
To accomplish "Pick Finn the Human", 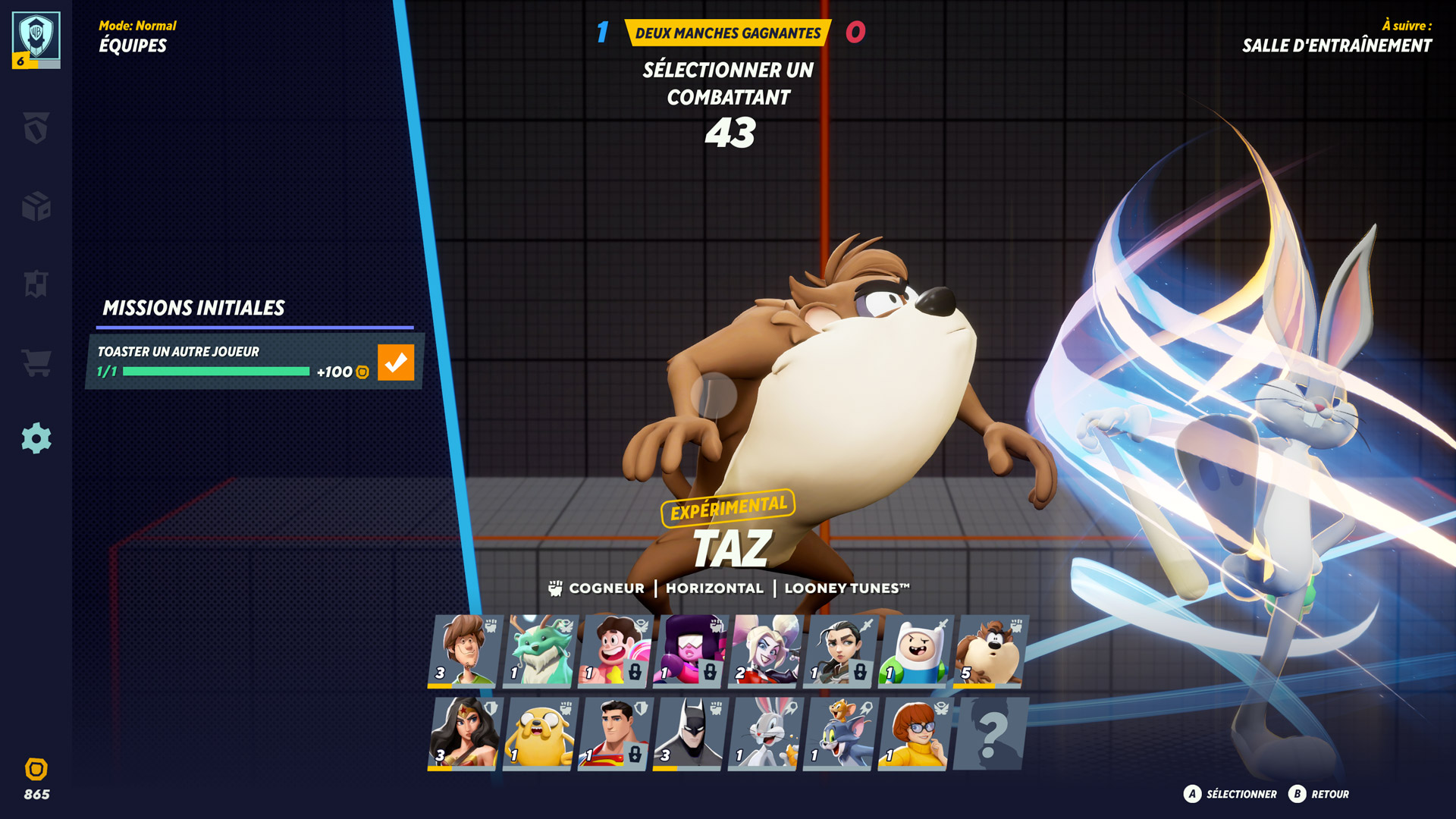I will coord(915,651).
